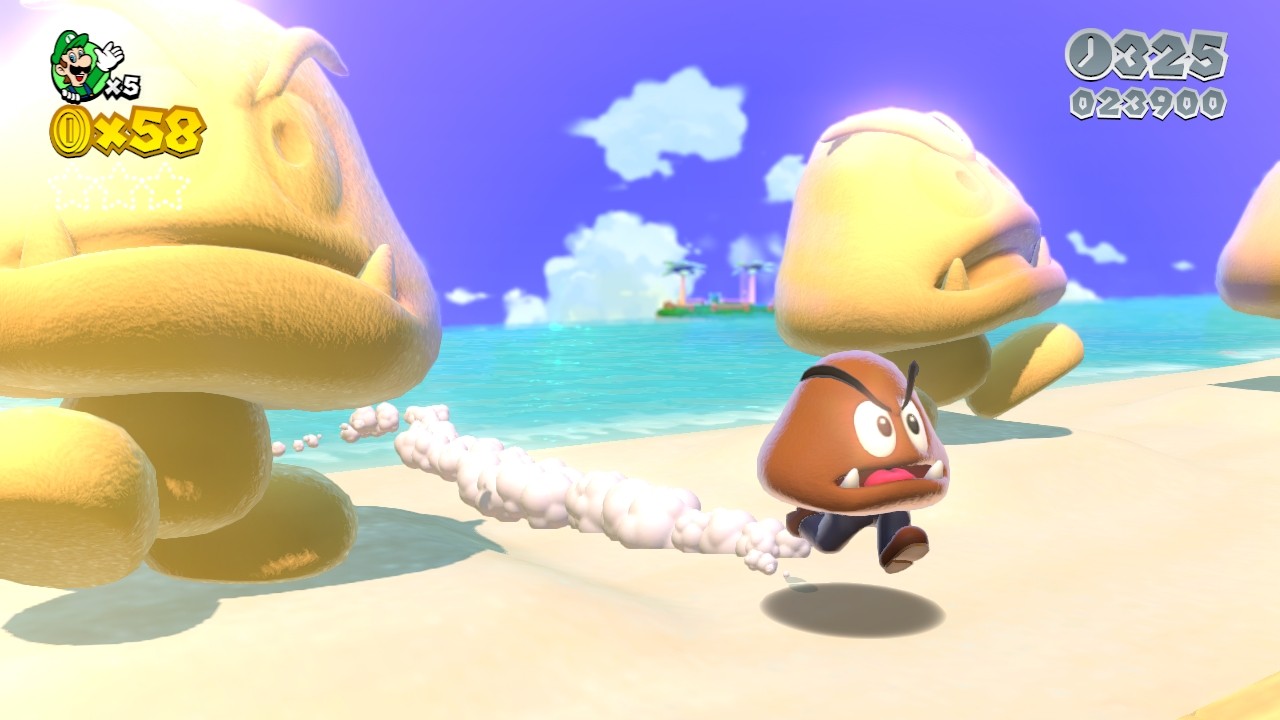The image size is (1280, 720).
Task: Click the empty green stars tracker
Action: coord(119,187)
